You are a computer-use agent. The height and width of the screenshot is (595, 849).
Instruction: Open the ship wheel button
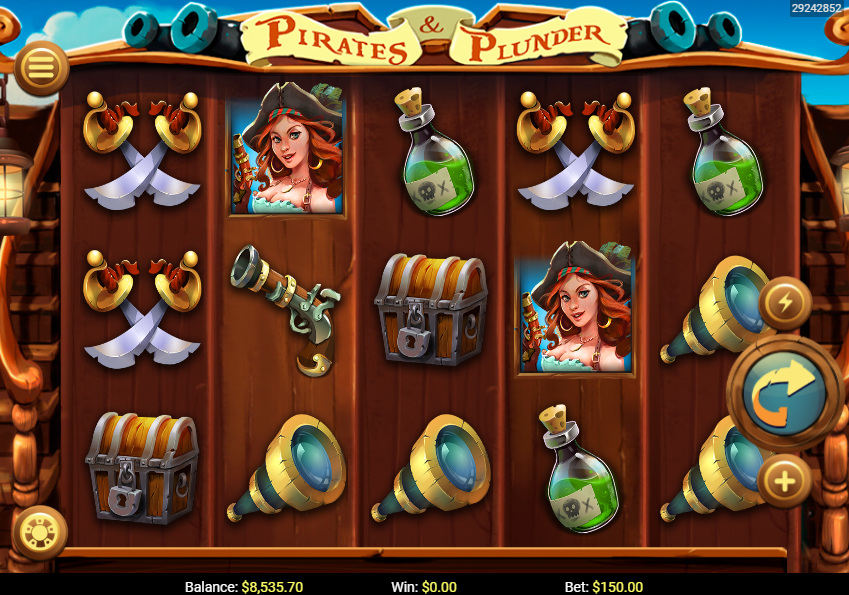coord(40,531)
